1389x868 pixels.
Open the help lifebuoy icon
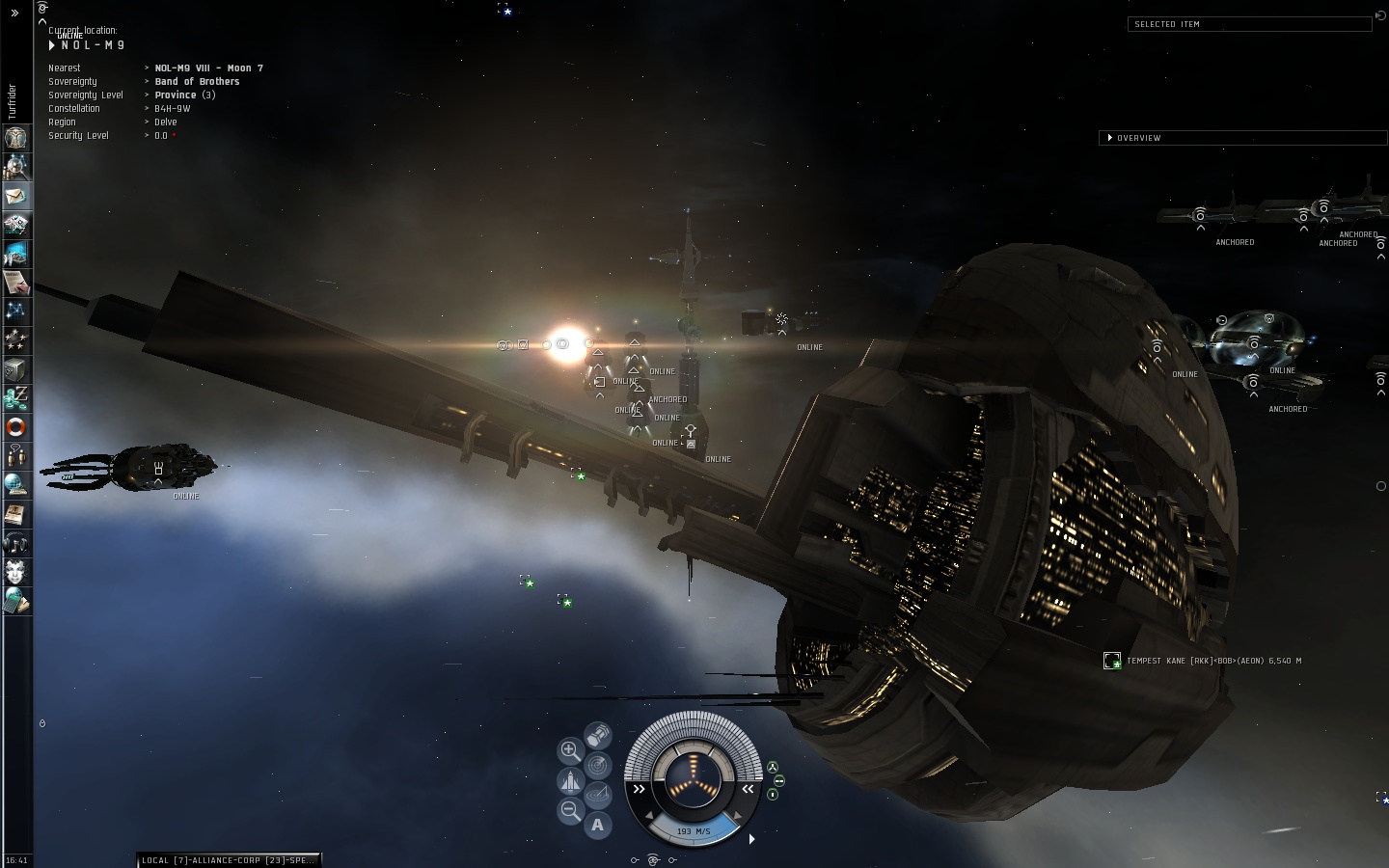16,427
